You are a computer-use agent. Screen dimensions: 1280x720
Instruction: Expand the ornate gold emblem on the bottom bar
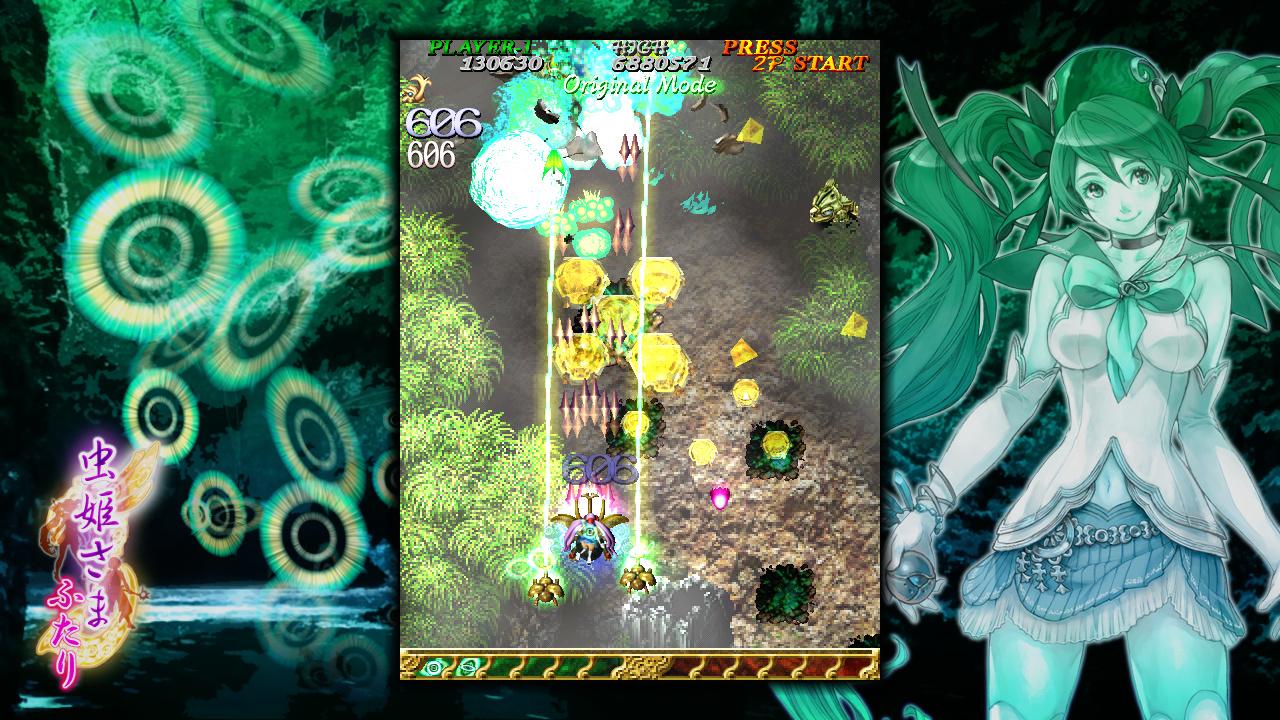click(644, 666)
